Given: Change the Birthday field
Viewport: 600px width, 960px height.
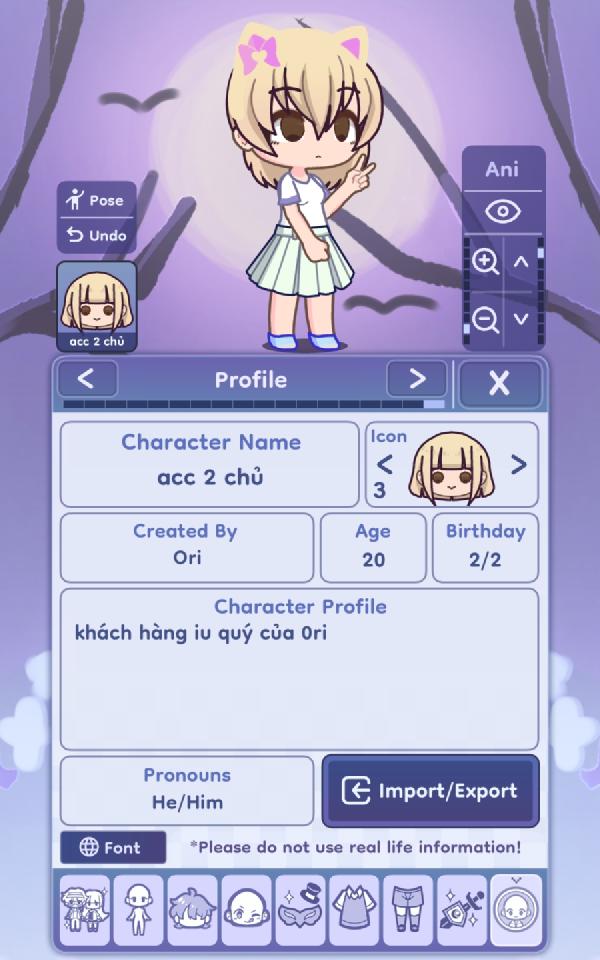Looking at the screenshot, I should (x=485, y=547).
